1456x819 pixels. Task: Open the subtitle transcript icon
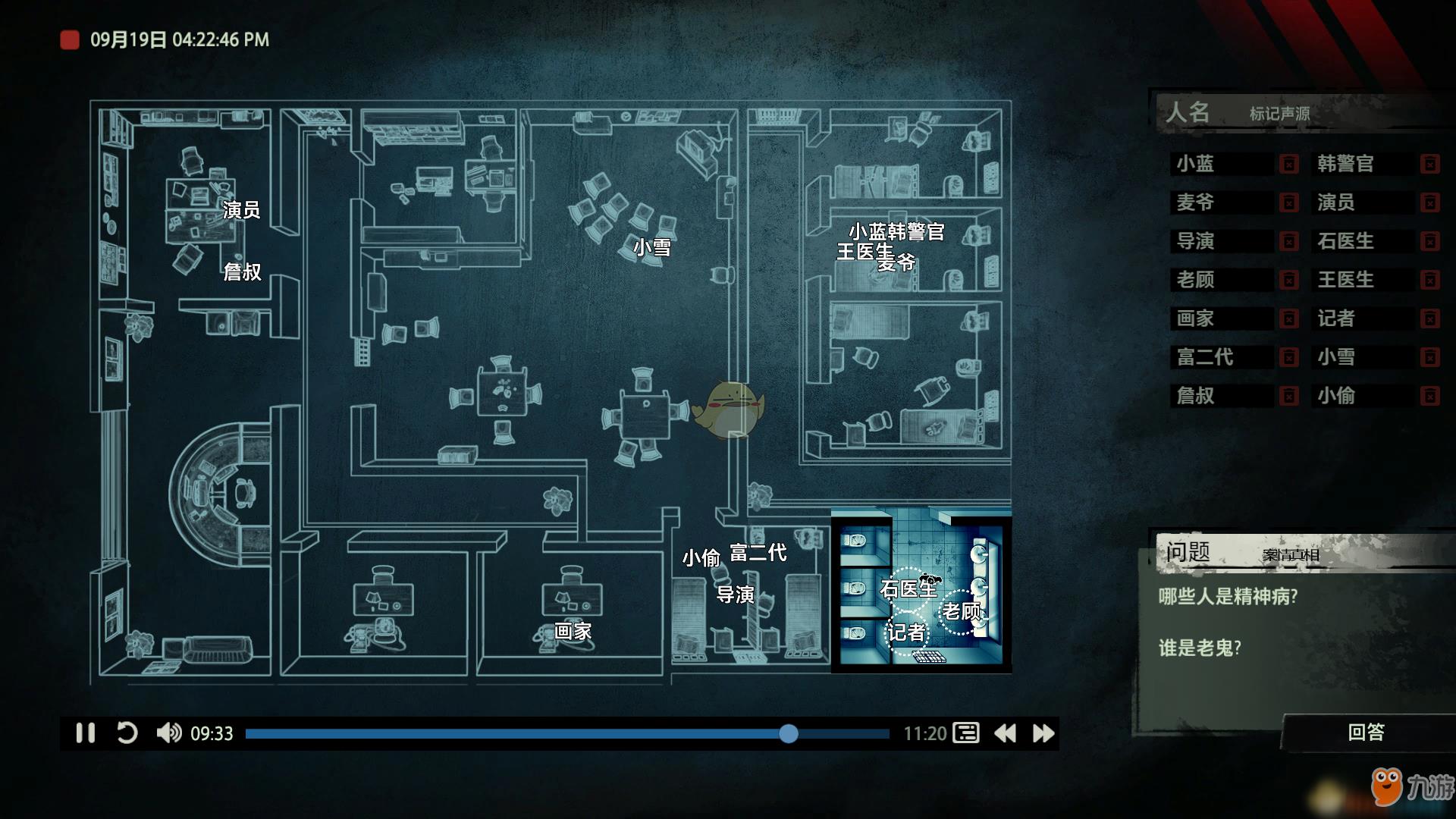(966, 733)
